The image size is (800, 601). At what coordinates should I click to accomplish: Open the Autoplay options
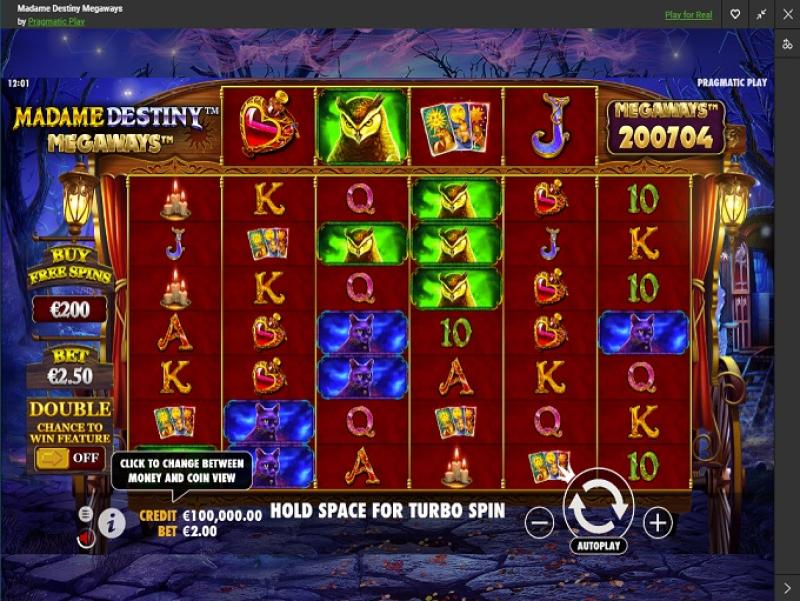(x=598, y=546)
